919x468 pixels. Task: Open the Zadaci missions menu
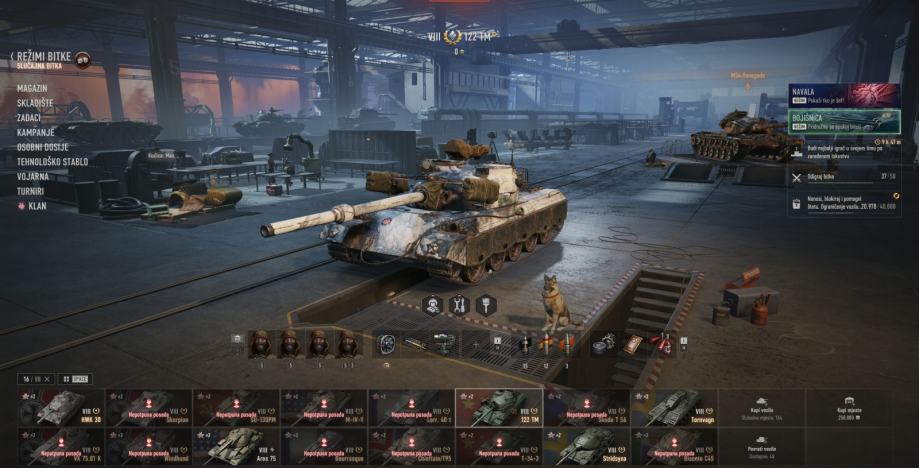pyautogui.click(x=31, y=118)
